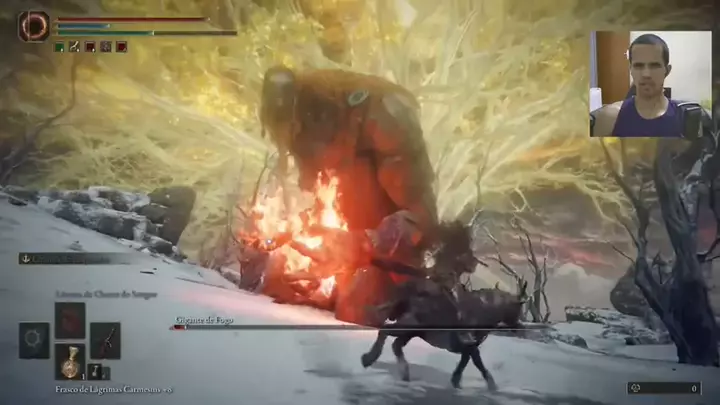
Task: Click the small next-item slot beside the flask
Action: pos(95,371)
